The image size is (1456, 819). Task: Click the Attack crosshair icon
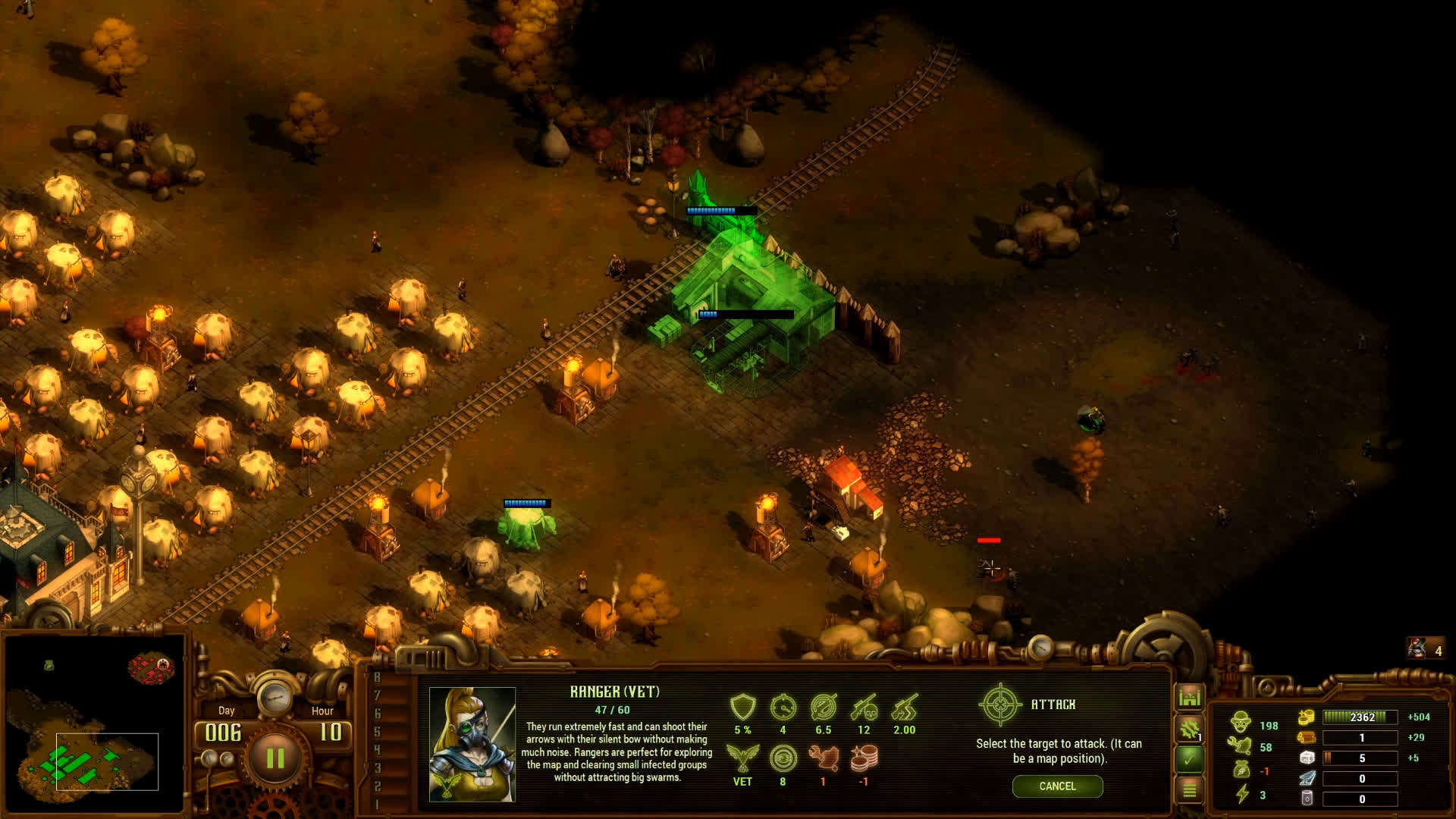pyautogui.click(x=1000, y=704)
